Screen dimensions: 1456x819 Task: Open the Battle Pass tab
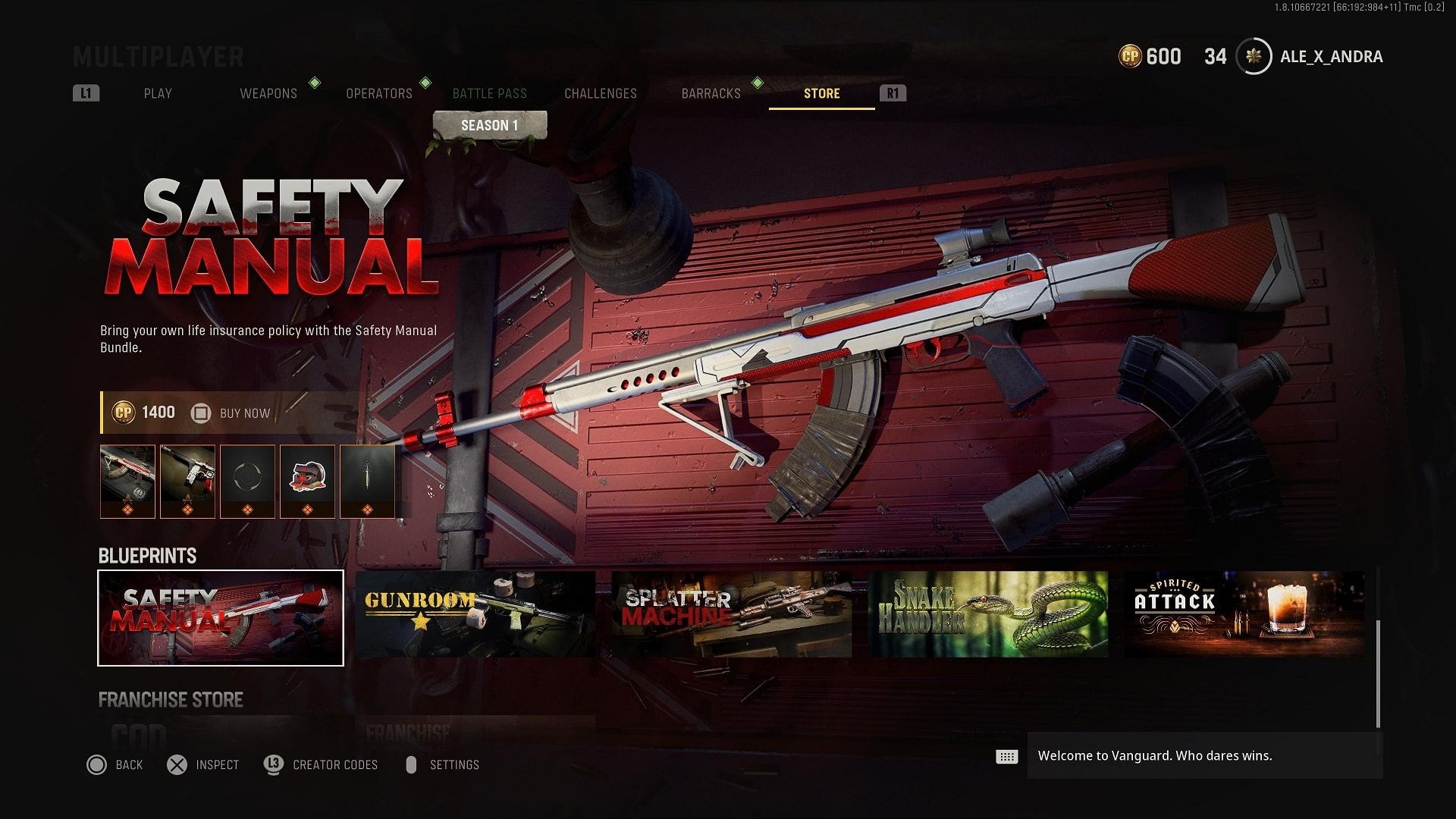[489, 93]
